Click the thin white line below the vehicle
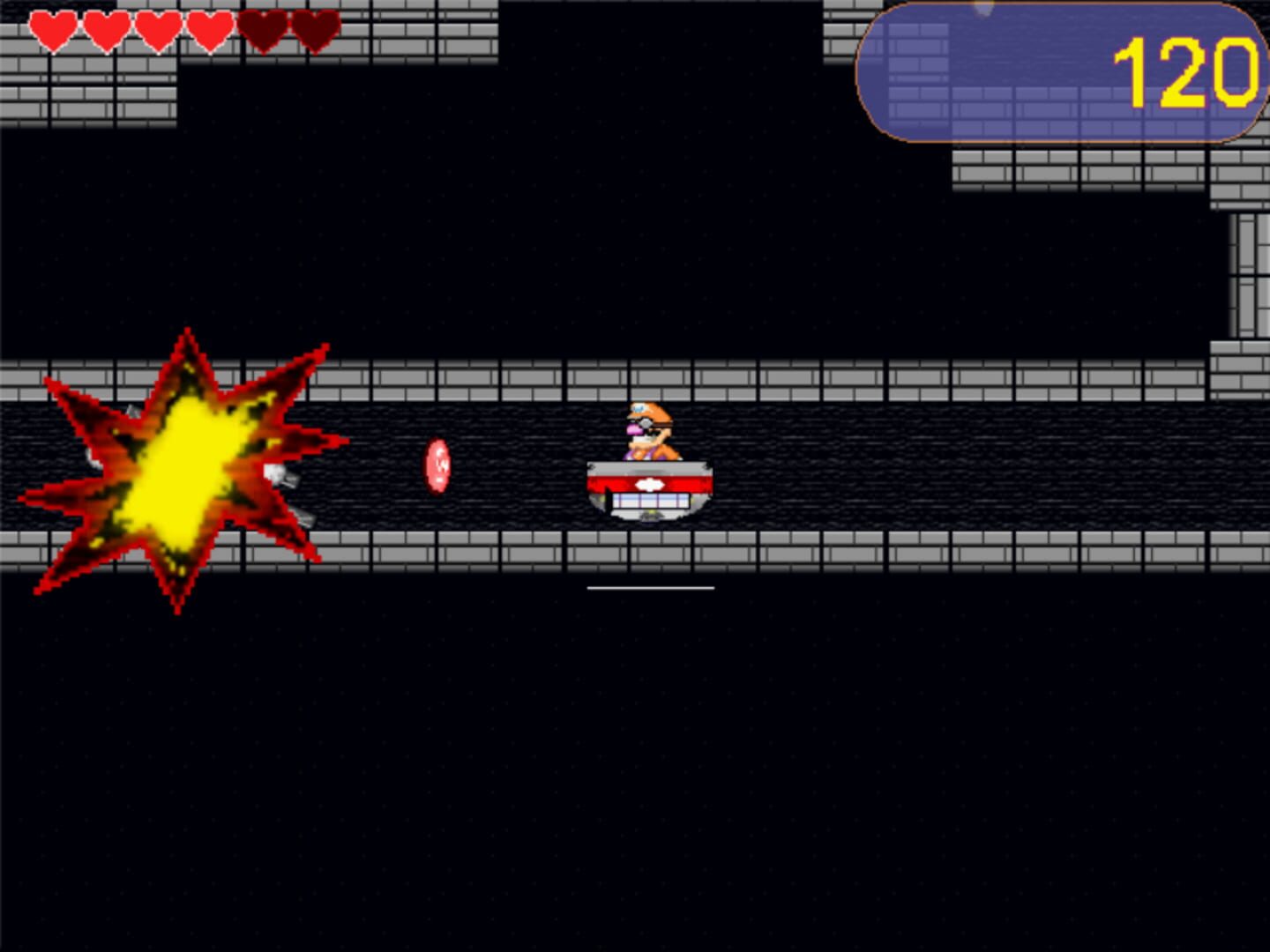This screenshot has width=1270, height=952. (651, 587)
